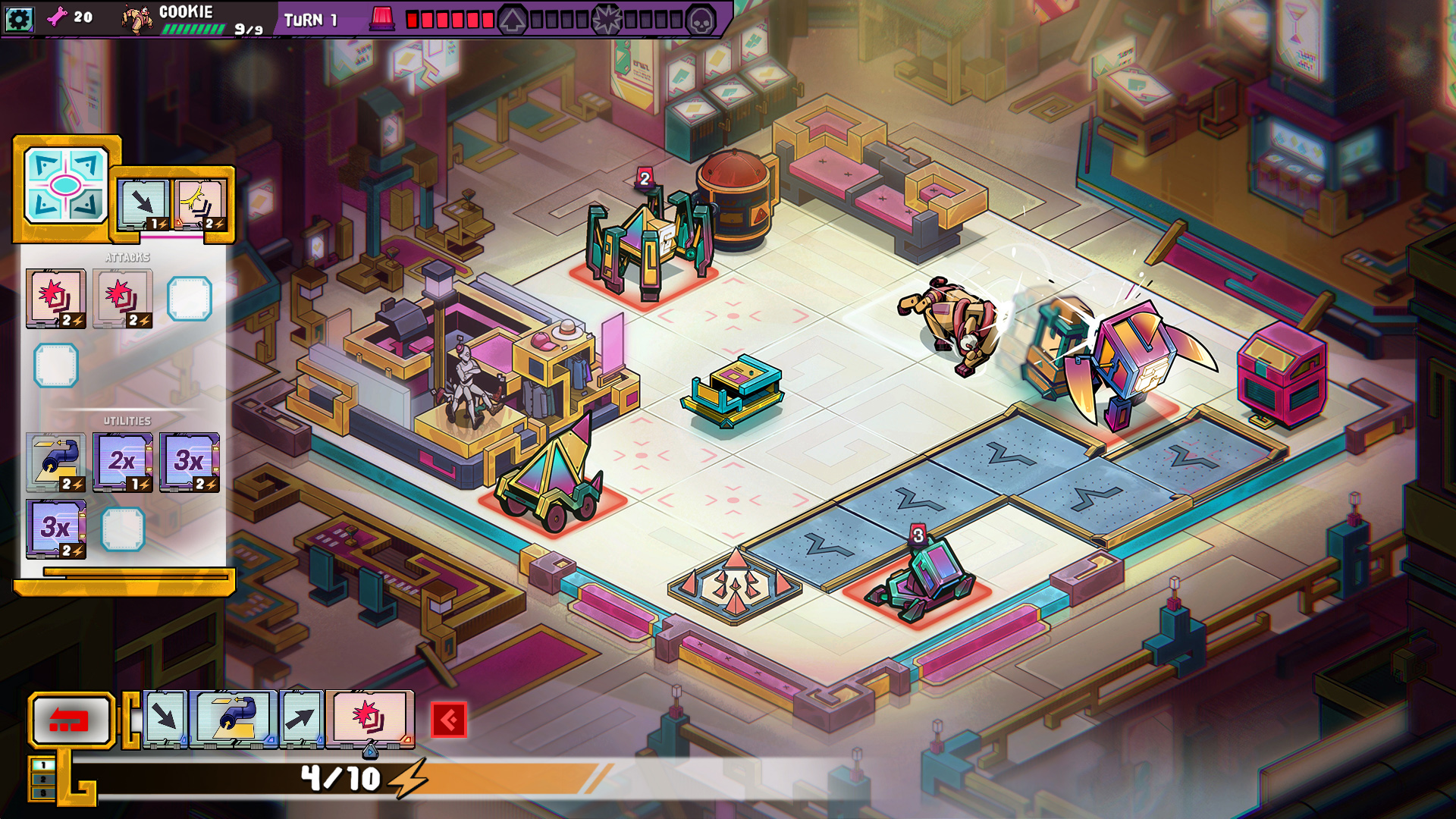The height and width of the screenshot is (819, 1456).
Task: Click the queued burst attack card in bottom bar
Action: click(x=369, y=718)
